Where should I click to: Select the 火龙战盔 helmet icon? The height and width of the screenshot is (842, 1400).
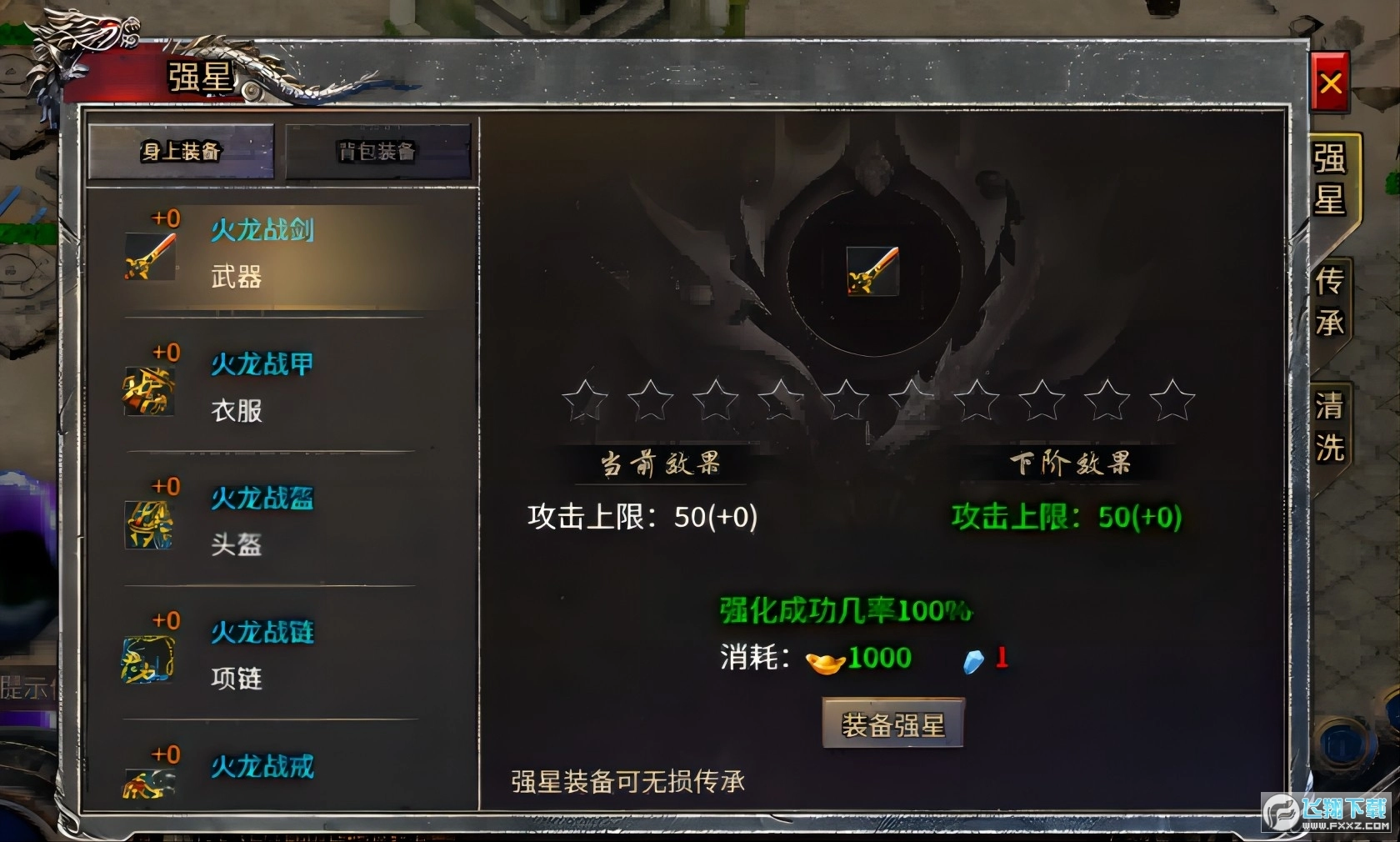point(150,525)
